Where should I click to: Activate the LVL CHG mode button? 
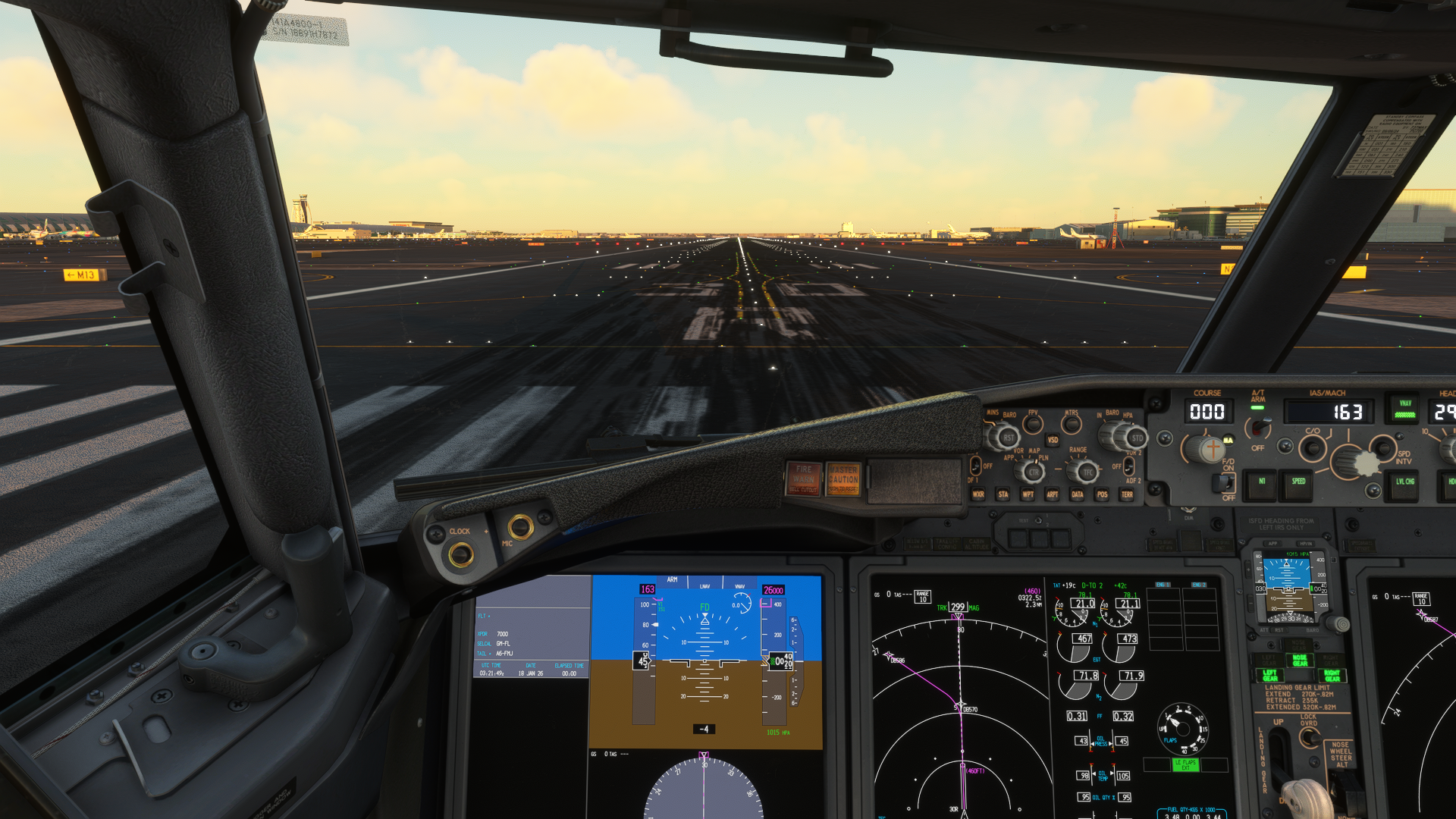[x=1404, y=482]
